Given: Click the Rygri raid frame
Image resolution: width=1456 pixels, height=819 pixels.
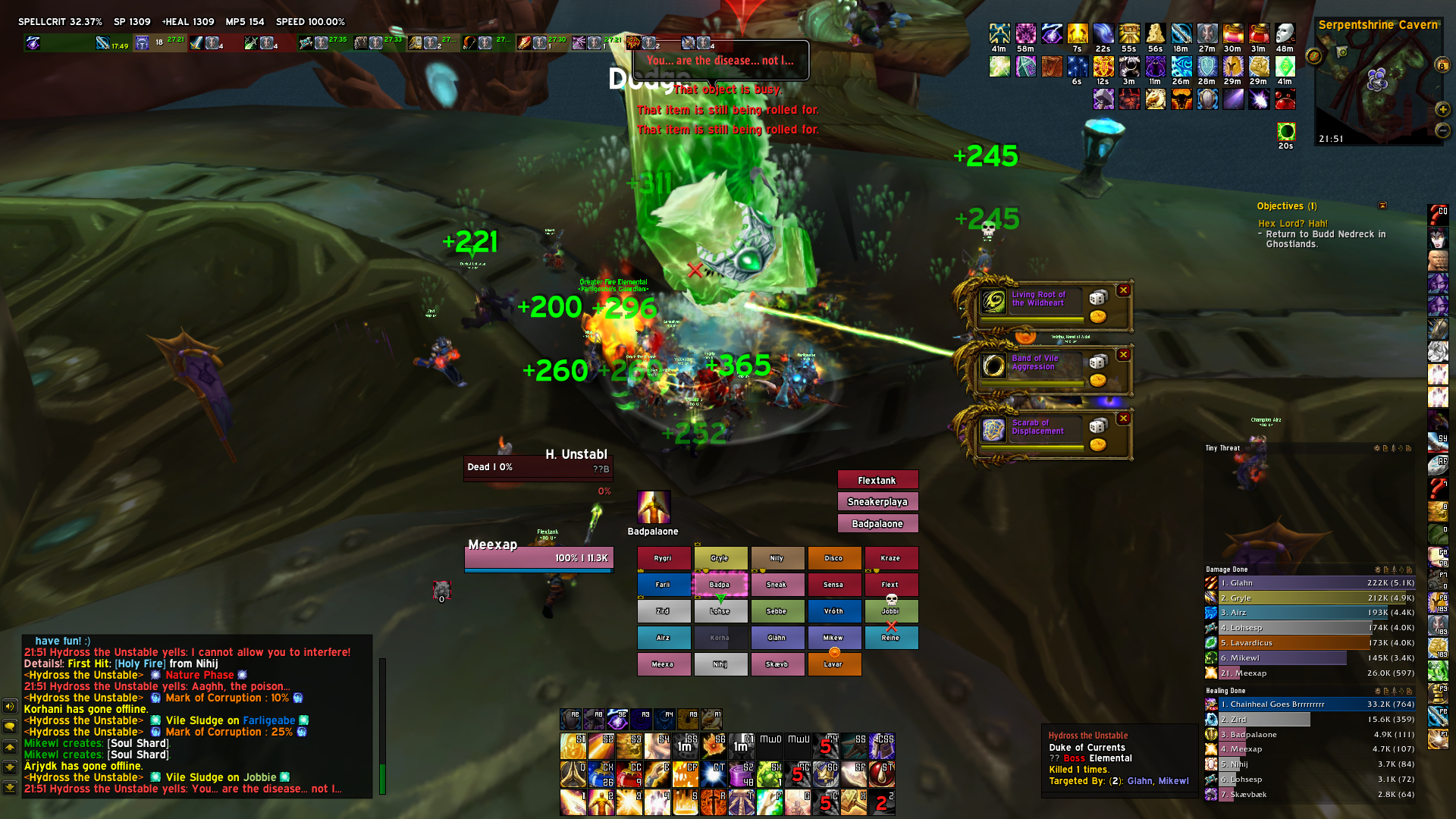Looking at the screenshot, I should coord(664,558).
